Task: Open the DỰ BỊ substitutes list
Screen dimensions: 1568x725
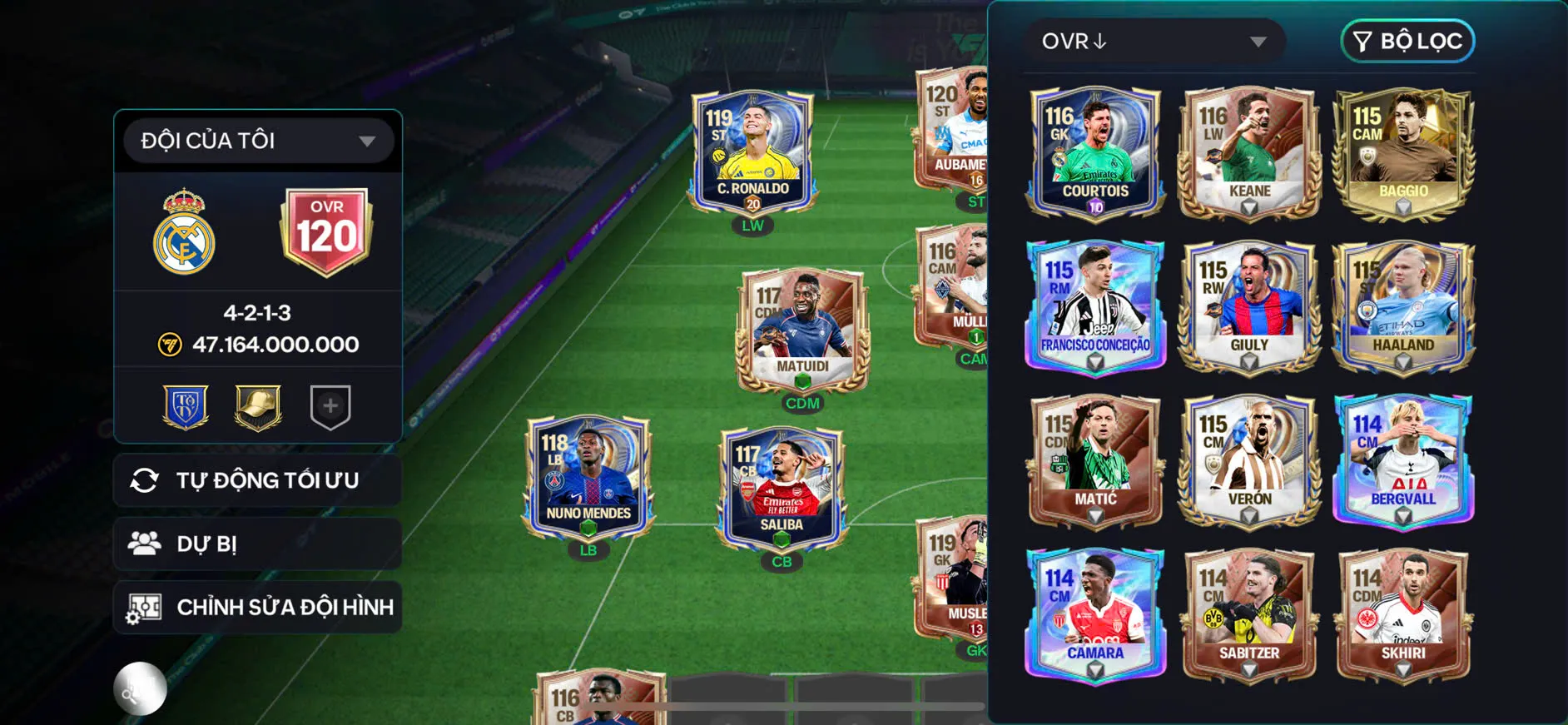Action: [258, 544]
